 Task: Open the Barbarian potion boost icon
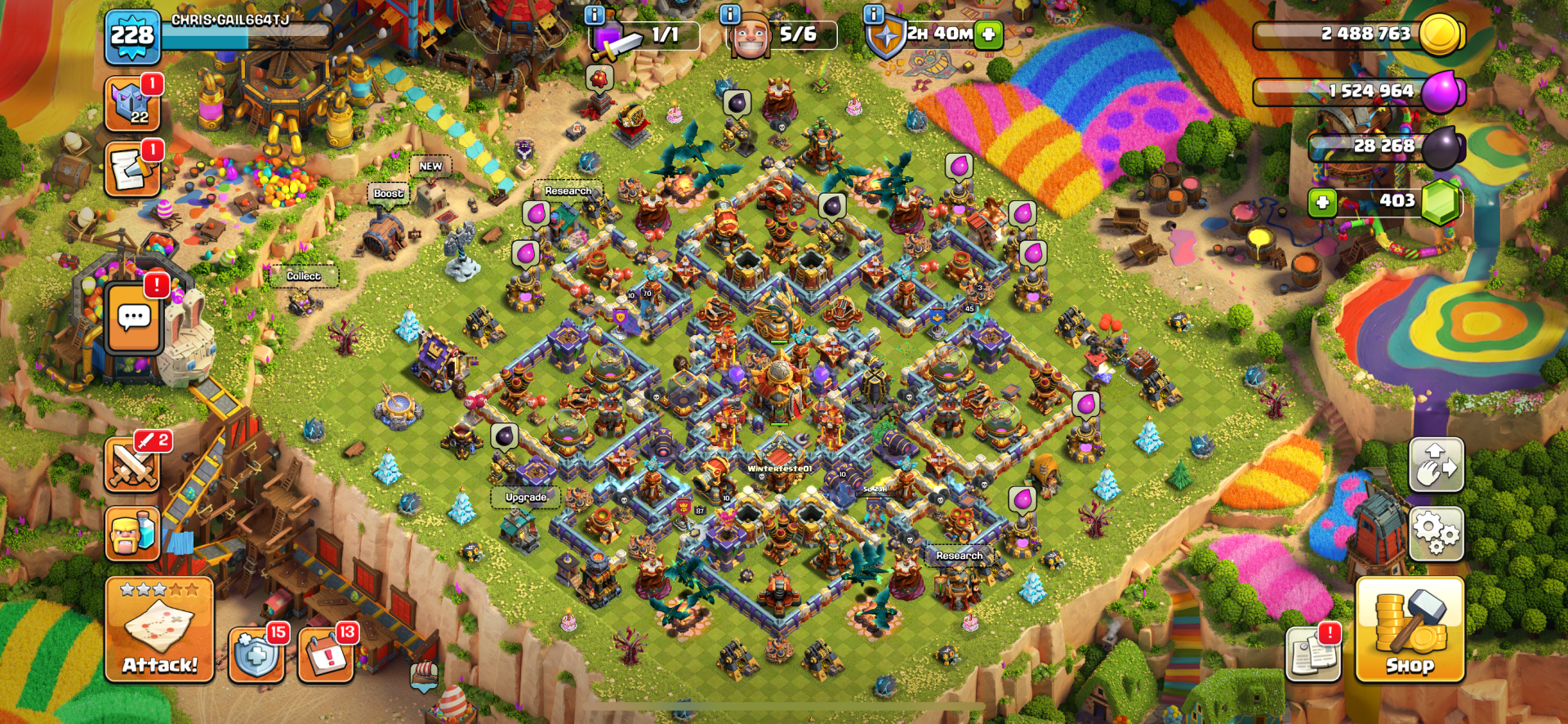tap(133, 533)
